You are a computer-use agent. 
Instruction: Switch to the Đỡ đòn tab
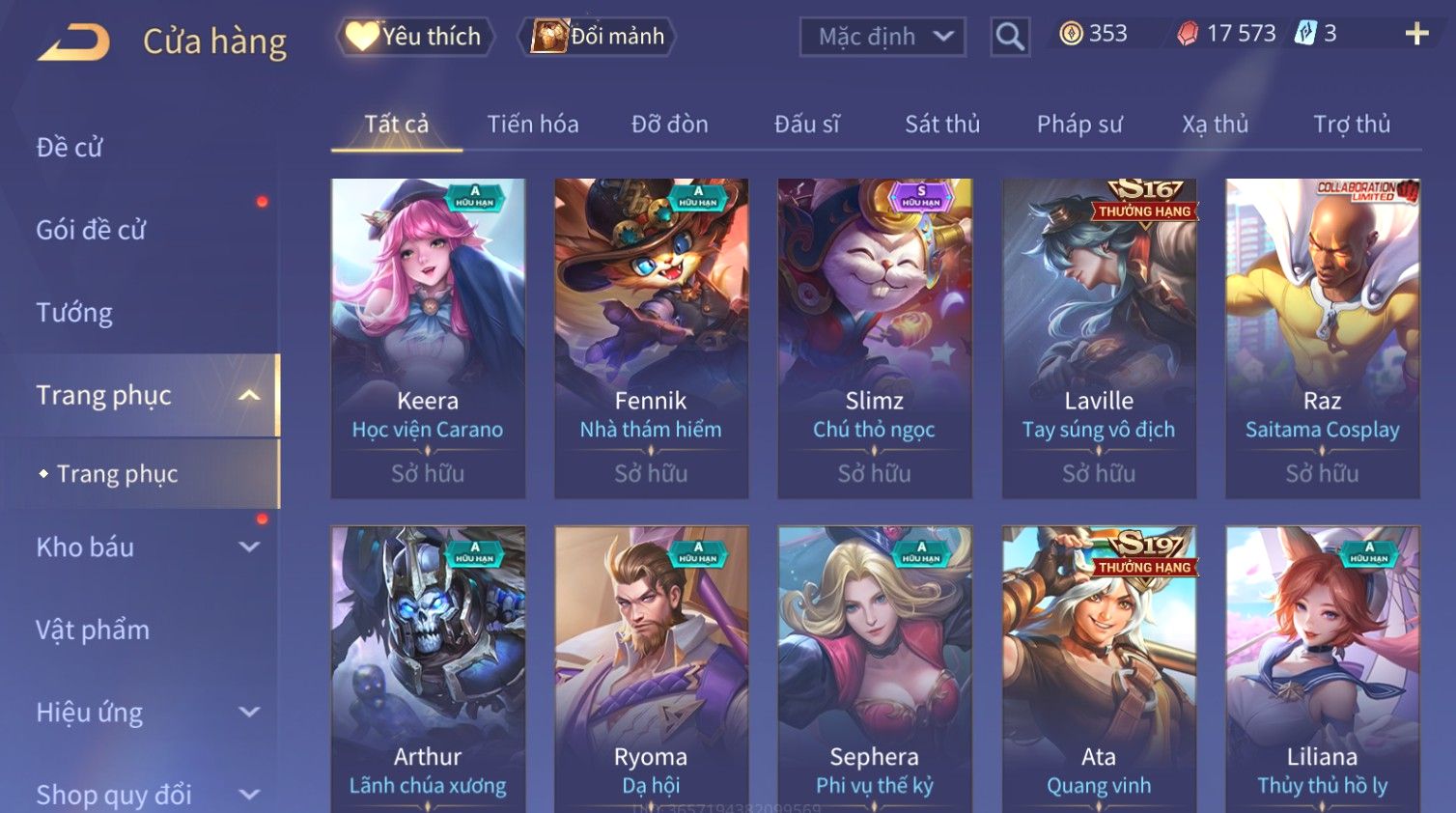[670, 125]
